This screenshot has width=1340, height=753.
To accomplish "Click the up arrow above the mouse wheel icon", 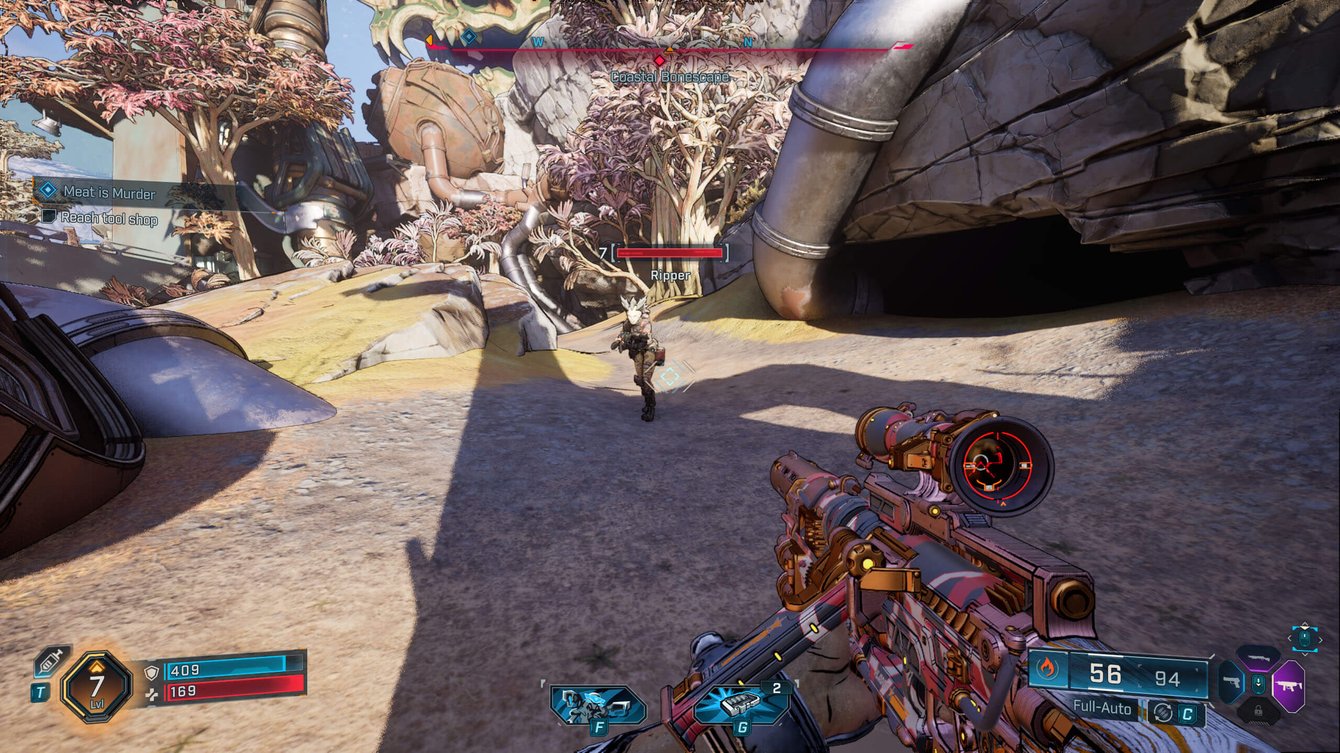I will point(1305,624).
